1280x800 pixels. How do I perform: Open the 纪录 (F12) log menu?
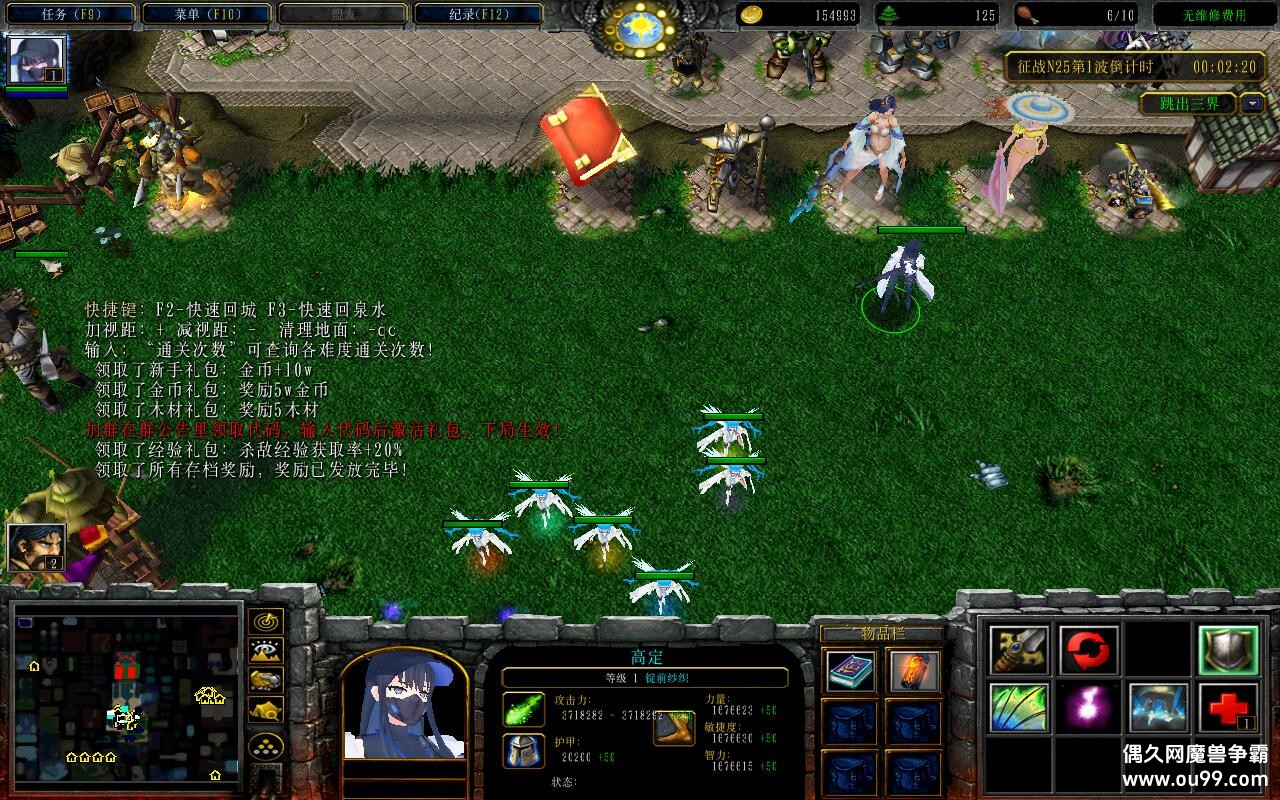pyautogui.click(x=478, y=14)
